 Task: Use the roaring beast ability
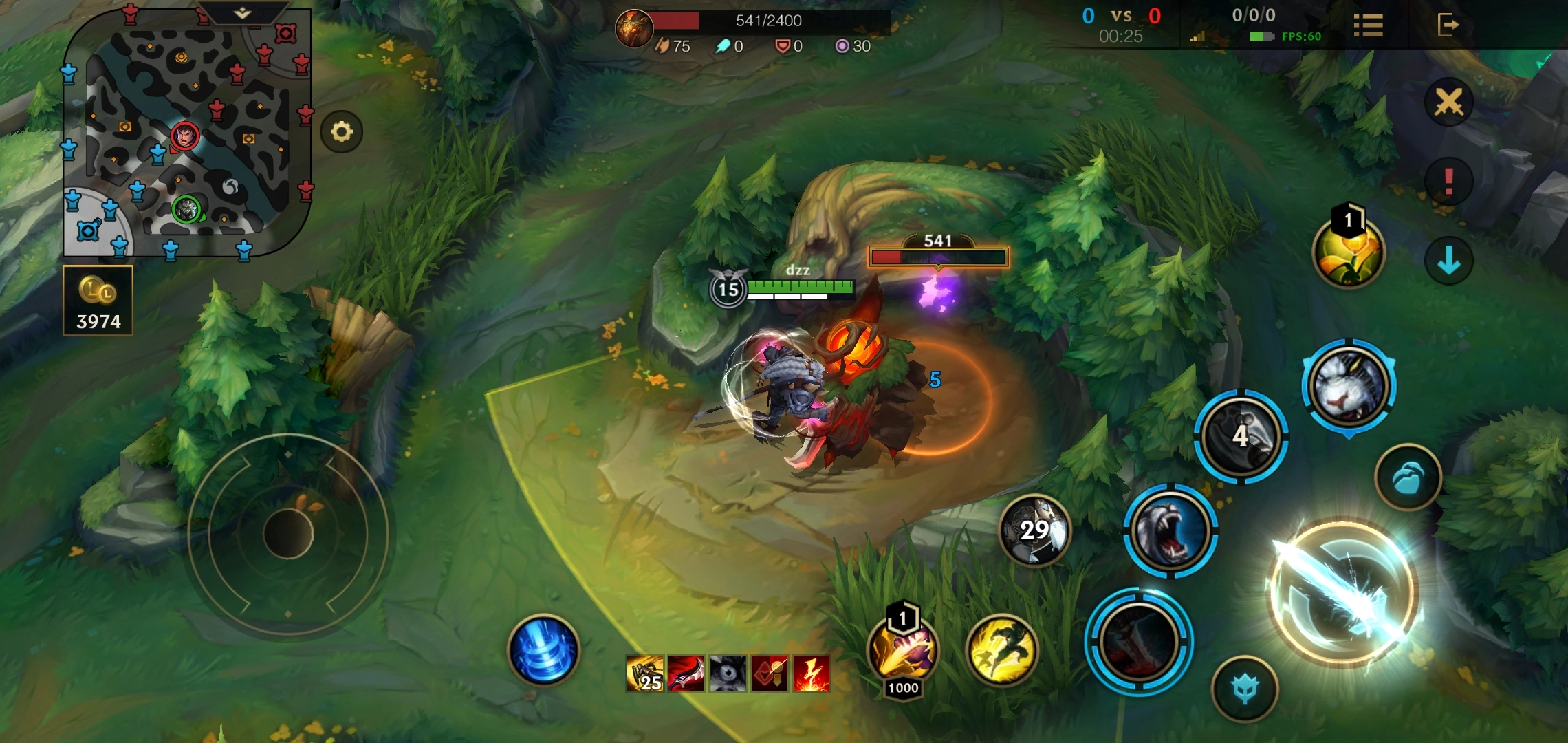pyautogui.click(x=1170, y=531)
